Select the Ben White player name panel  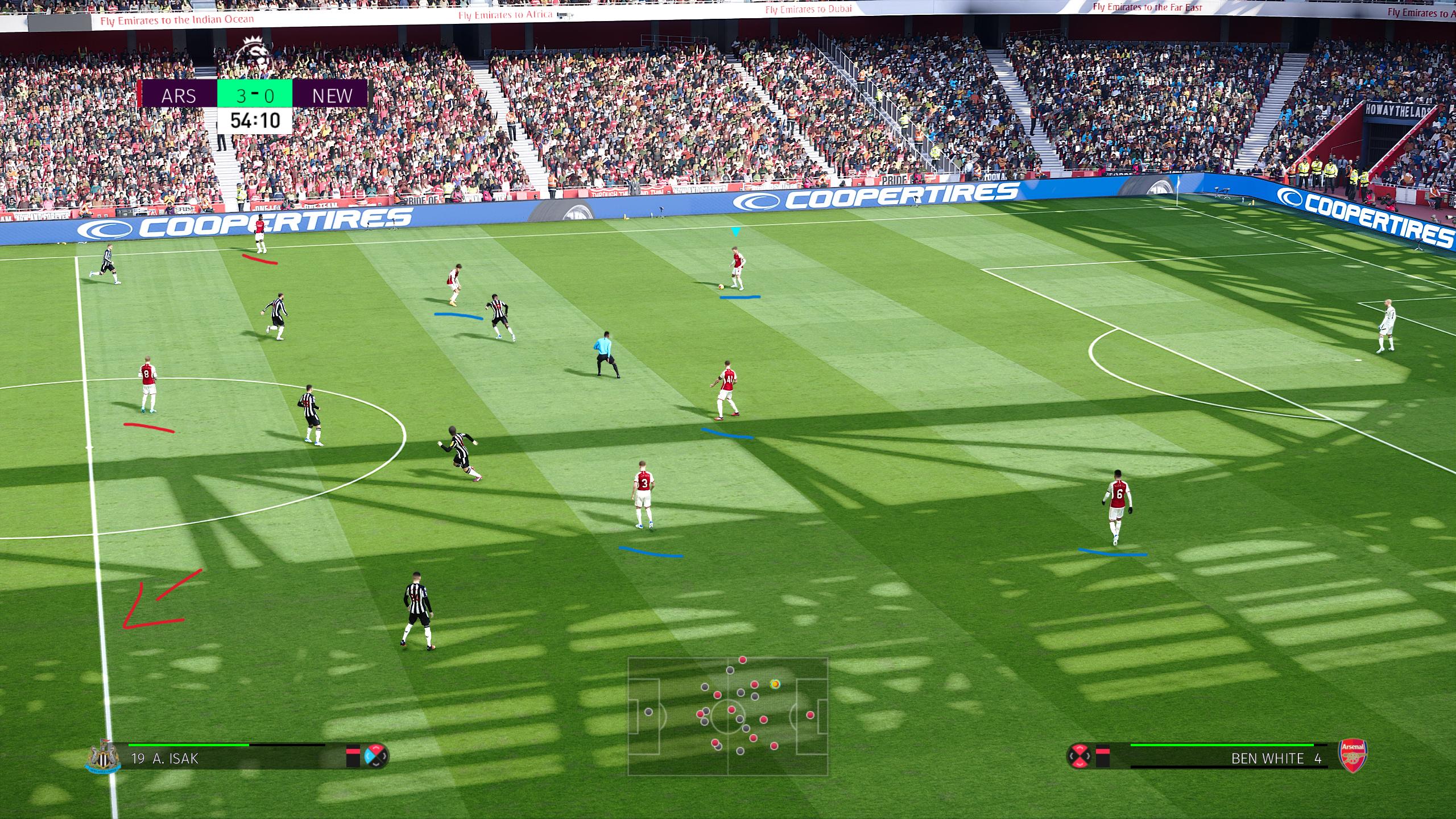(x=1223, y=758)
